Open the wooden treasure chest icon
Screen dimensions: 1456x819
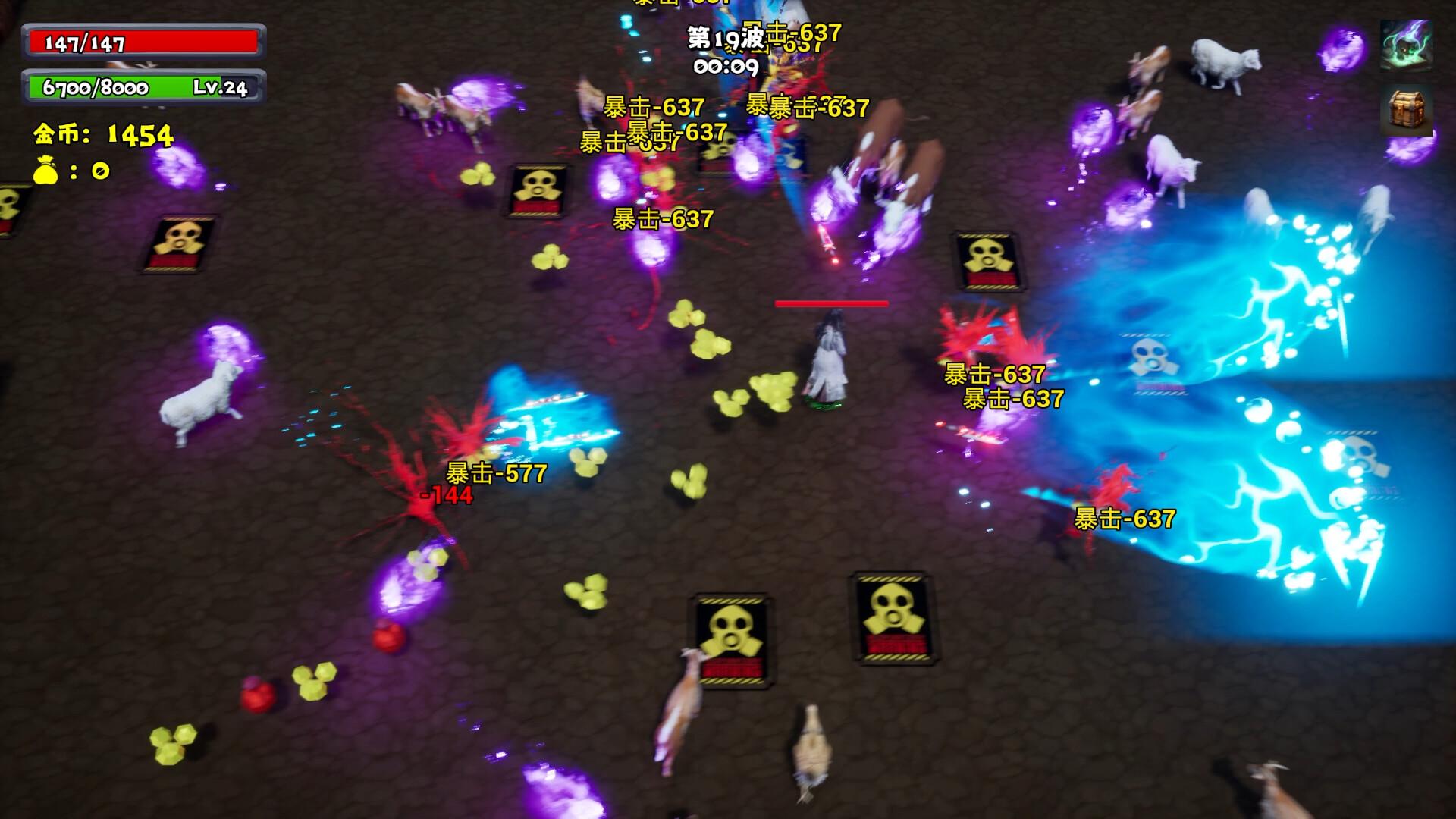pos(1406,109)
